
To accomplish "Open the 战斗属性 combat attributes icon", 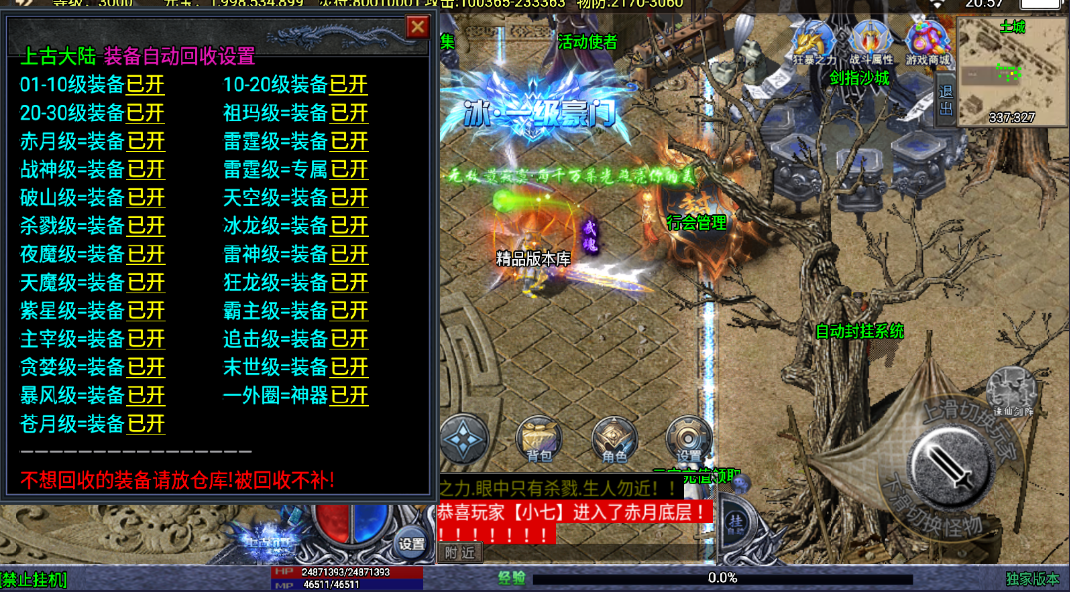I will 870,44.
